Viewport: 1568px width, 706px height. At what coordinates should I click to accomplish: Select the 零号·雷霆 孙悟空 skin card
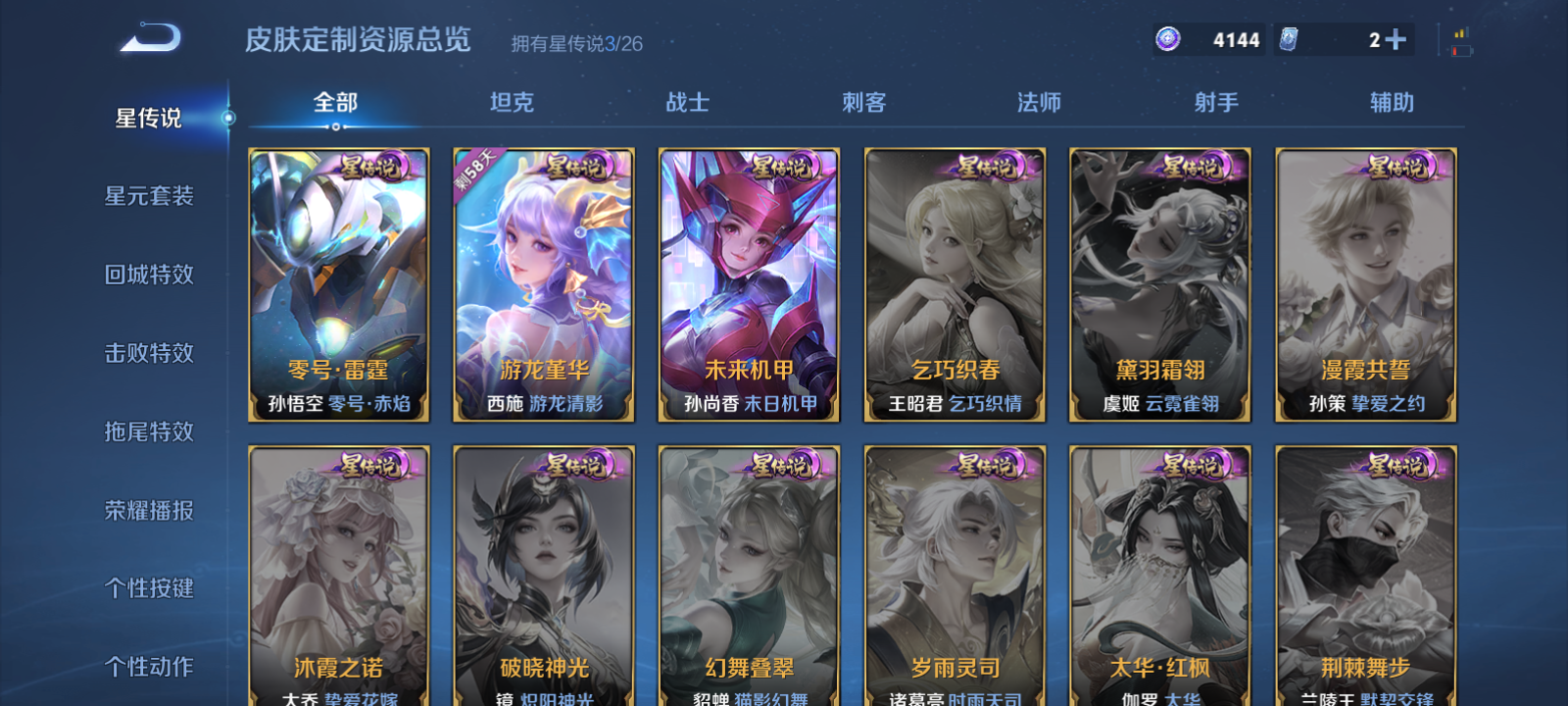339,286
